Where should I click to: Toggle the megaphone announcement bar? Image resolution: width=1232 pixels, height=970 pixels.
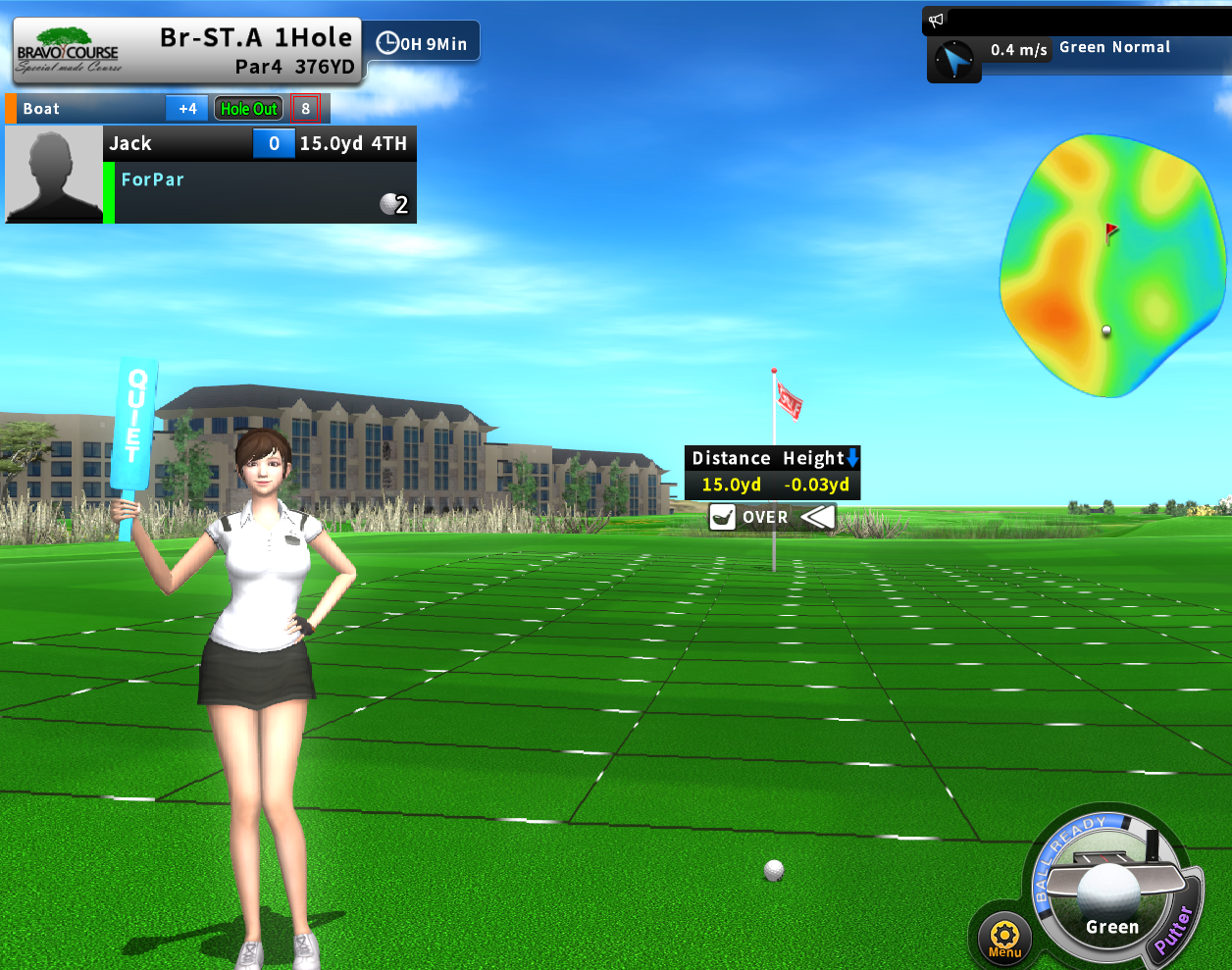coord(937,20)
